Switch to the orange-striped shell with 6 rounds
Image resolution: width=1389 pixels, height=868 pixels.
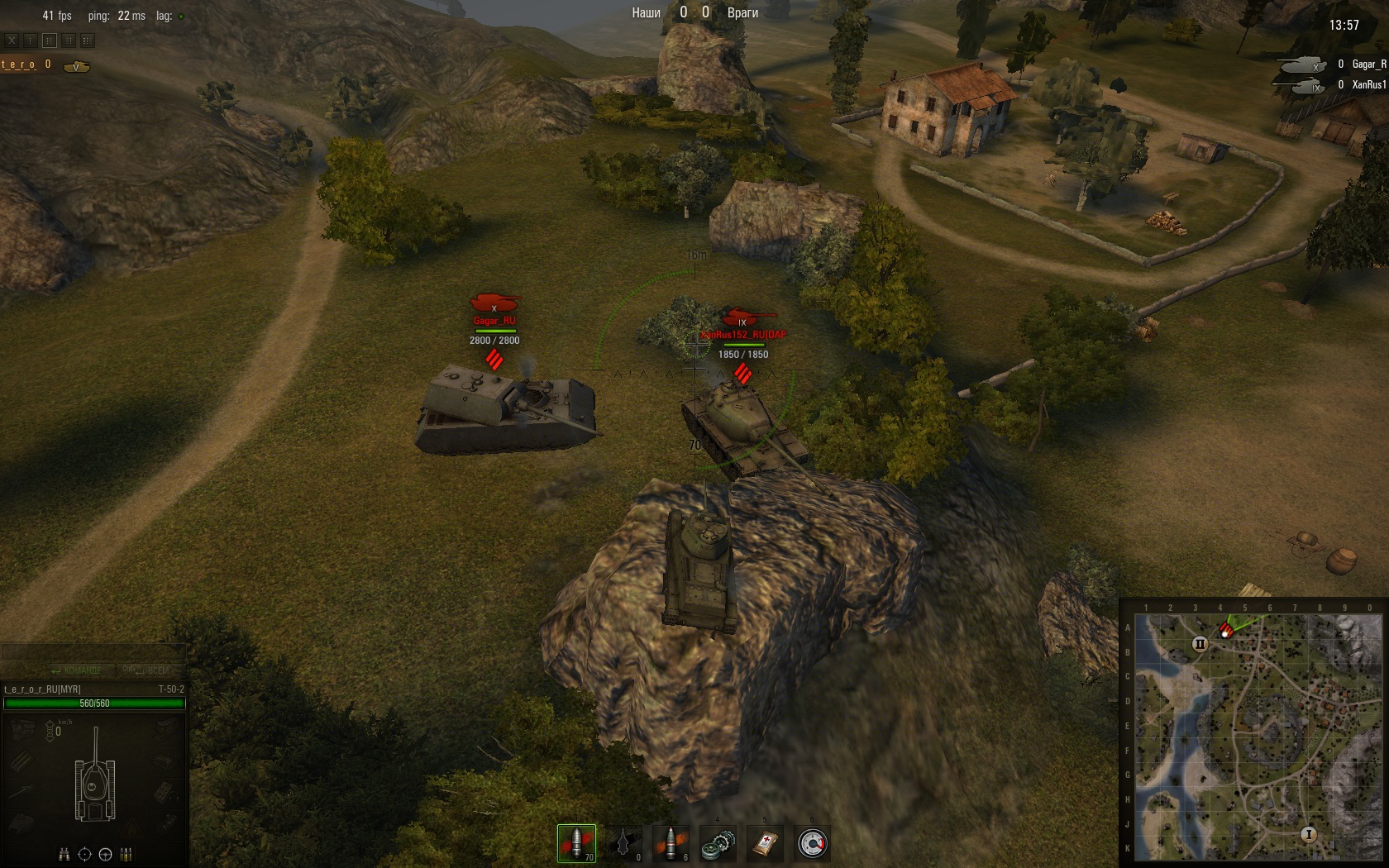[x=671, y=843]
